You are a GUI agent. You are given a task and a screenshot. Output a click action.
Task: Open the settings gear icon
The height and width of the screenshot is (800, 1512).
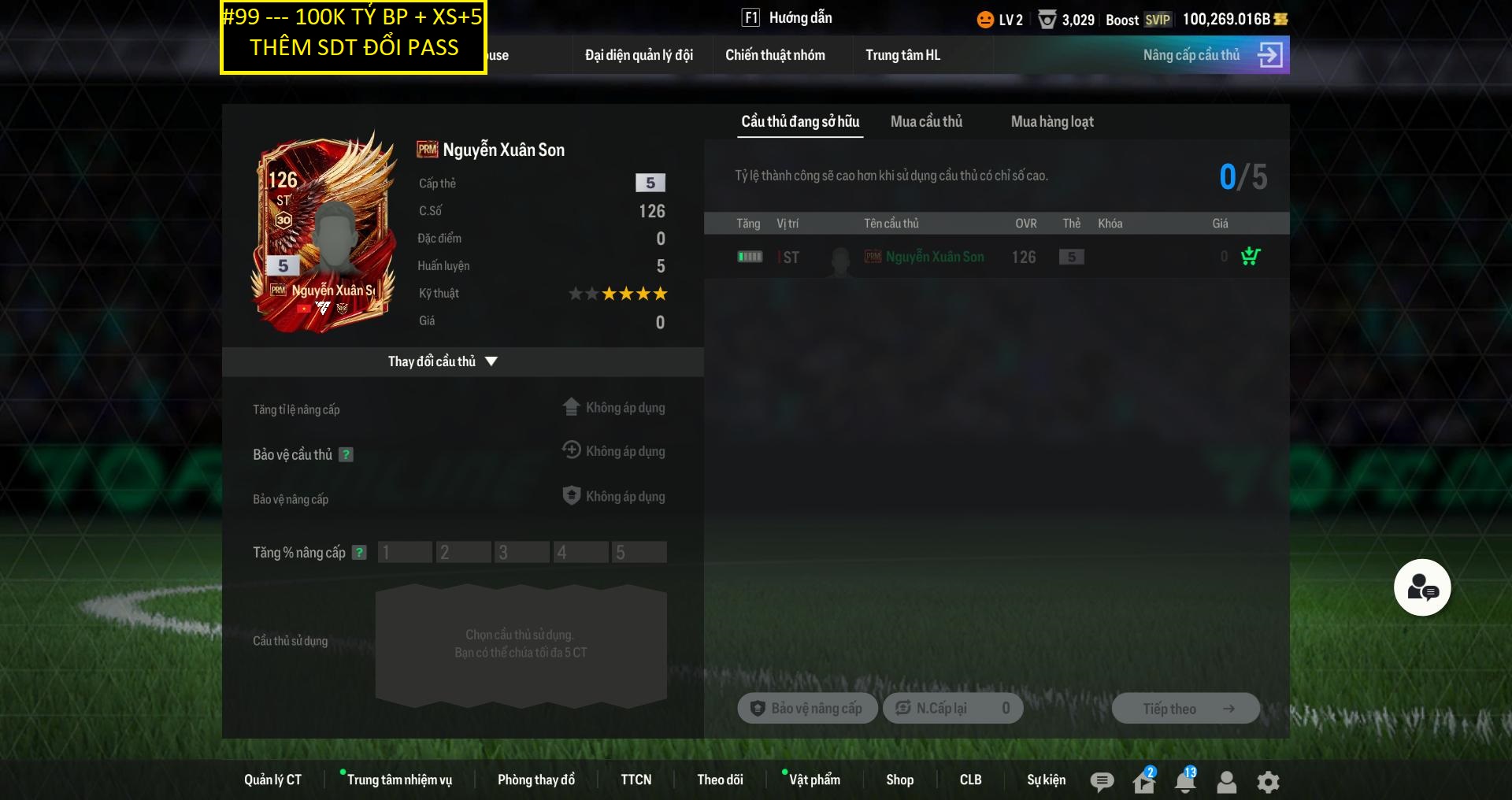click(1268, 782)
